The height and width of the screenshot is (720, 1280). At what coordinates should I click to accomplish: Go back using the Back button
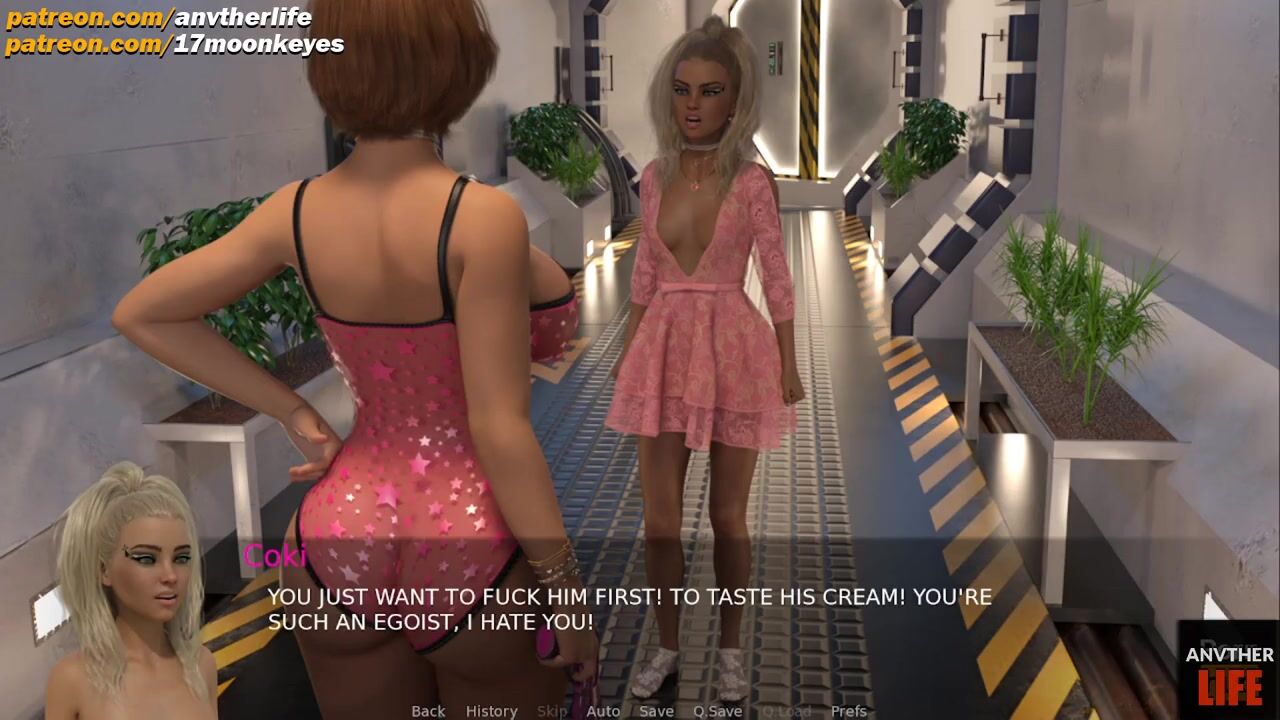point(428,711)
